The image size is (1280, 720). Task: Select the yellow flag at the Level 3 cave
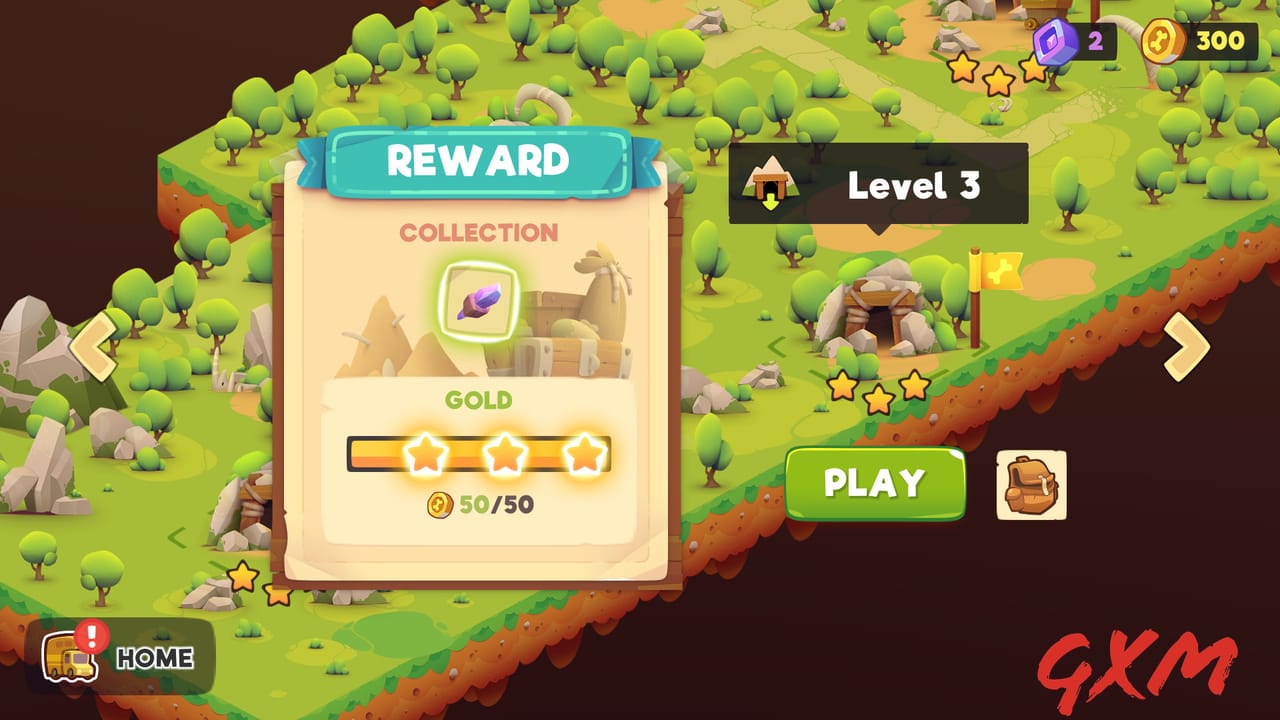[x=1000, y=274]
